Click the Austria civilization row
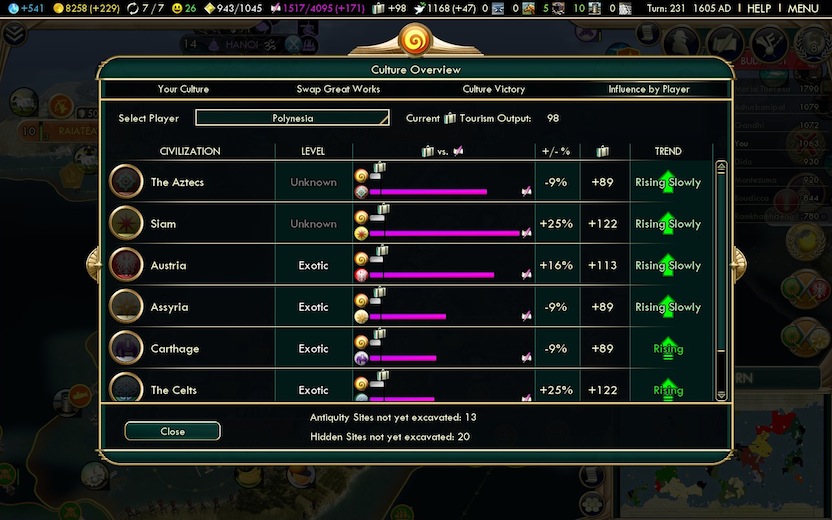Screen dimensions: 832x520 click(x=168, y=266)
